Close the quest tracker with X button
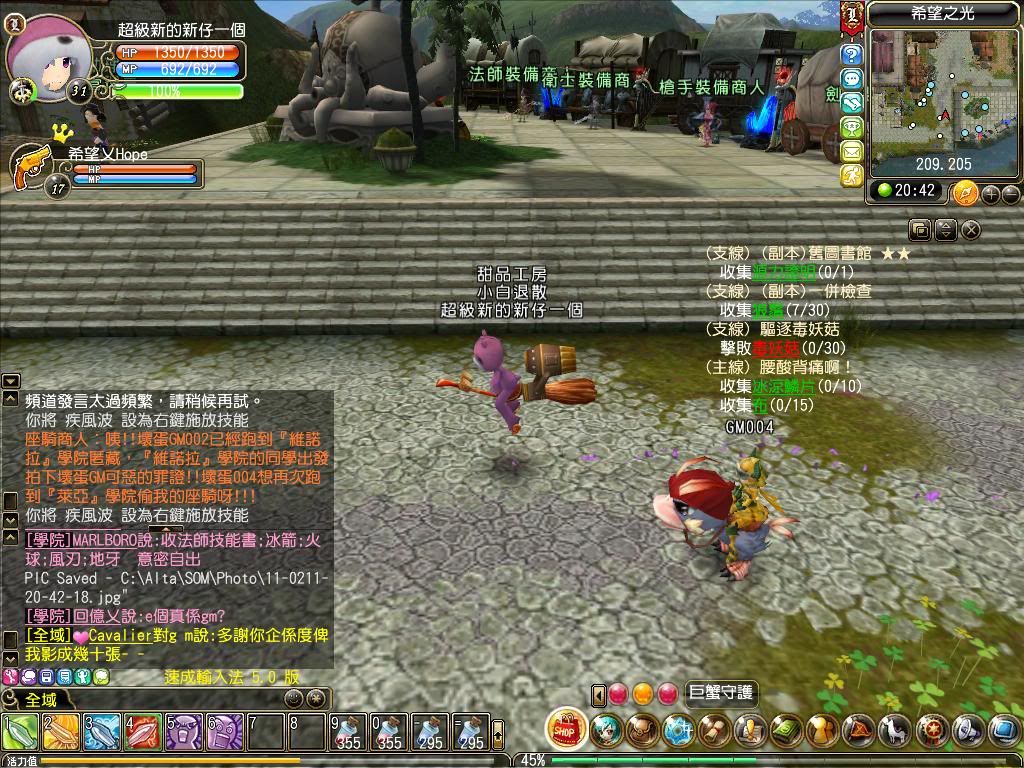The height and width of the screenshot is (768, 1024). tap(970, 230)
